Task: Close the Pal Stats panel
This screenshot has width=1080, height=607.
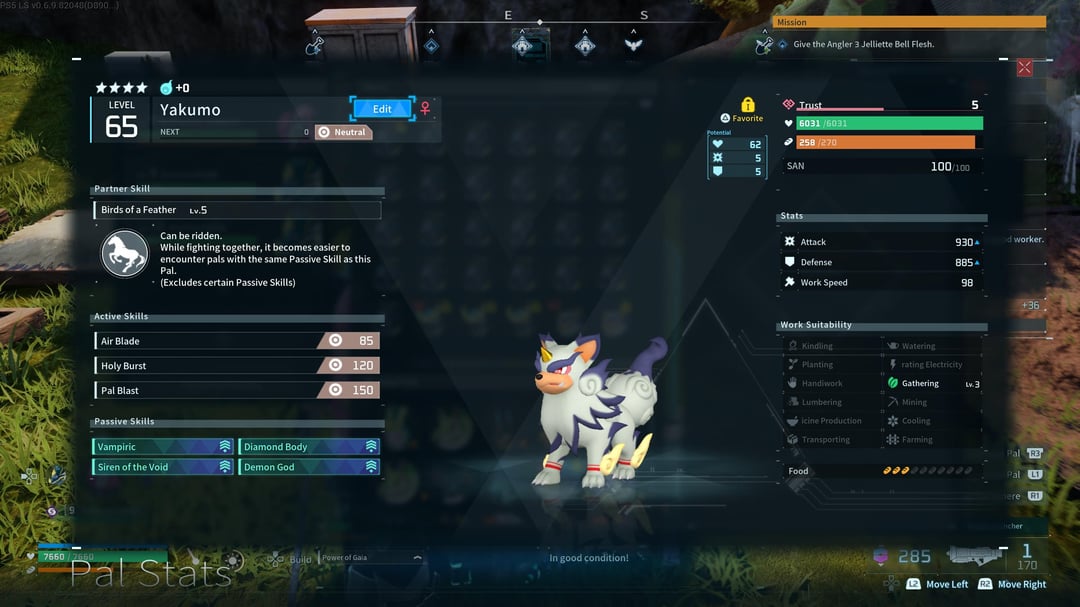Action: tap(1024, 68)
